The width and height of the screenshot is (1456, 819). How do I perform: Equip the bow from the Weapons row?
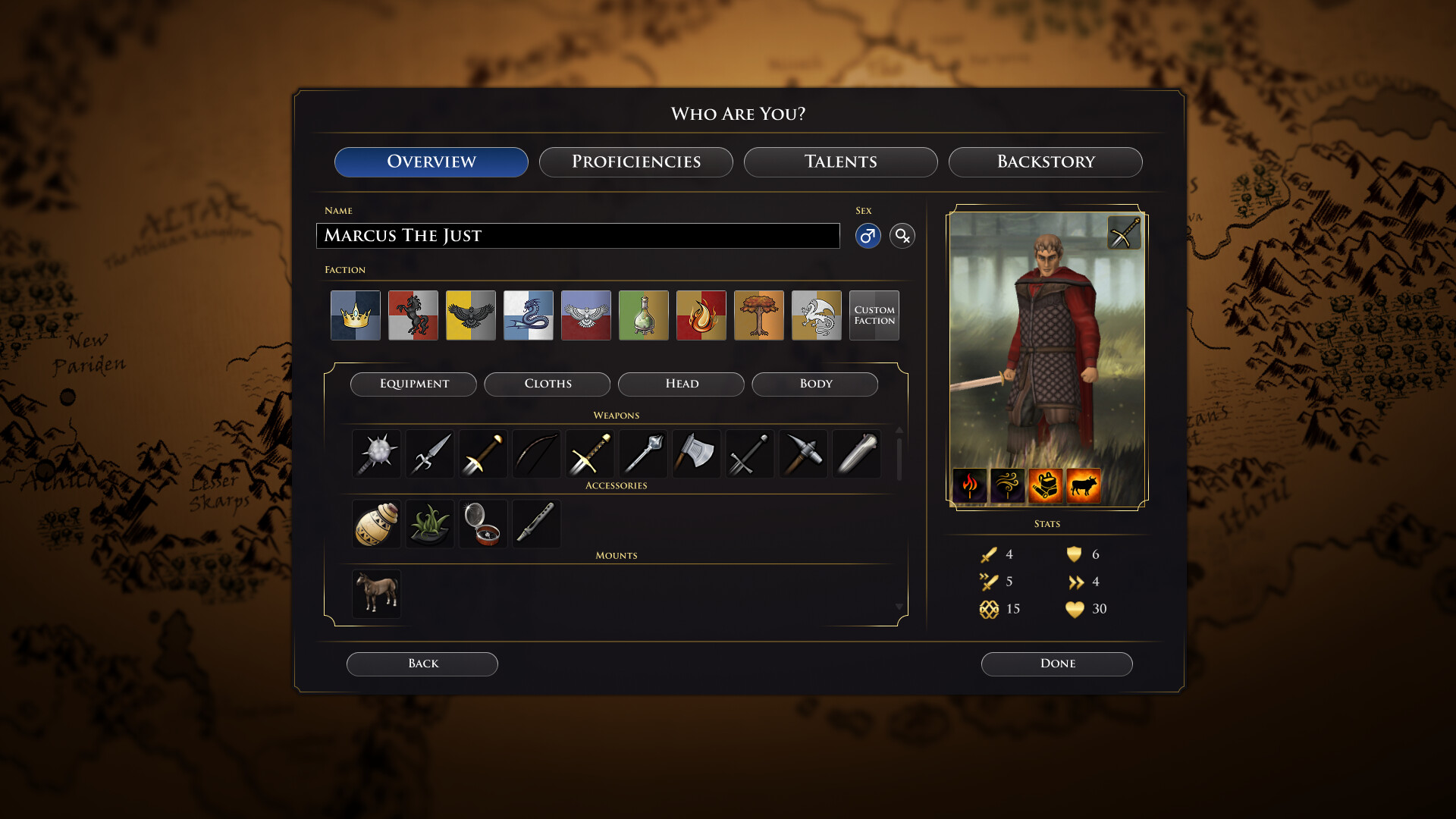pos(536,453)
